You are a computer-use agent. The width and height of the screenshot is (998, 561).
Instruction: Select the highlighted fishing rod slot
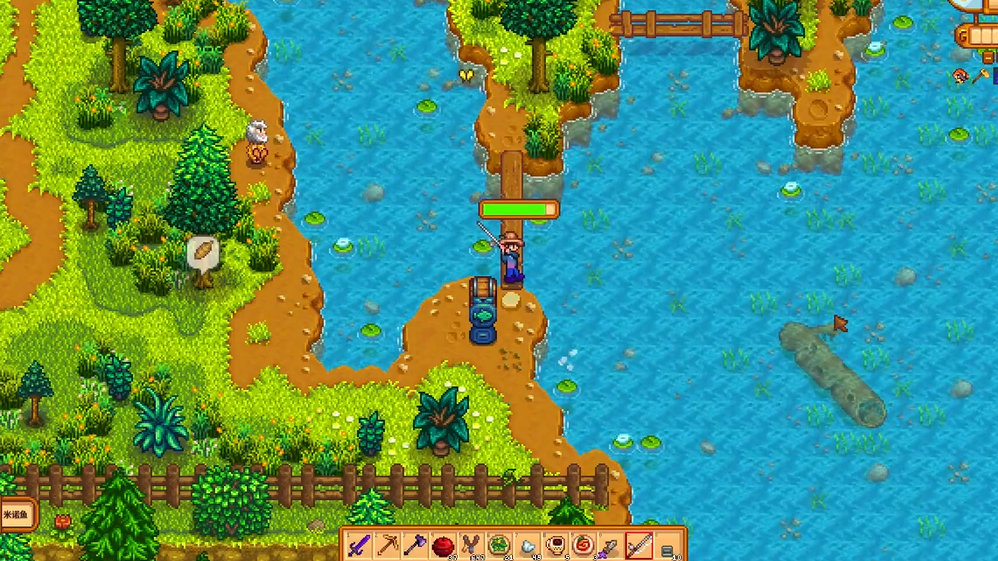[x=639, y=546]
